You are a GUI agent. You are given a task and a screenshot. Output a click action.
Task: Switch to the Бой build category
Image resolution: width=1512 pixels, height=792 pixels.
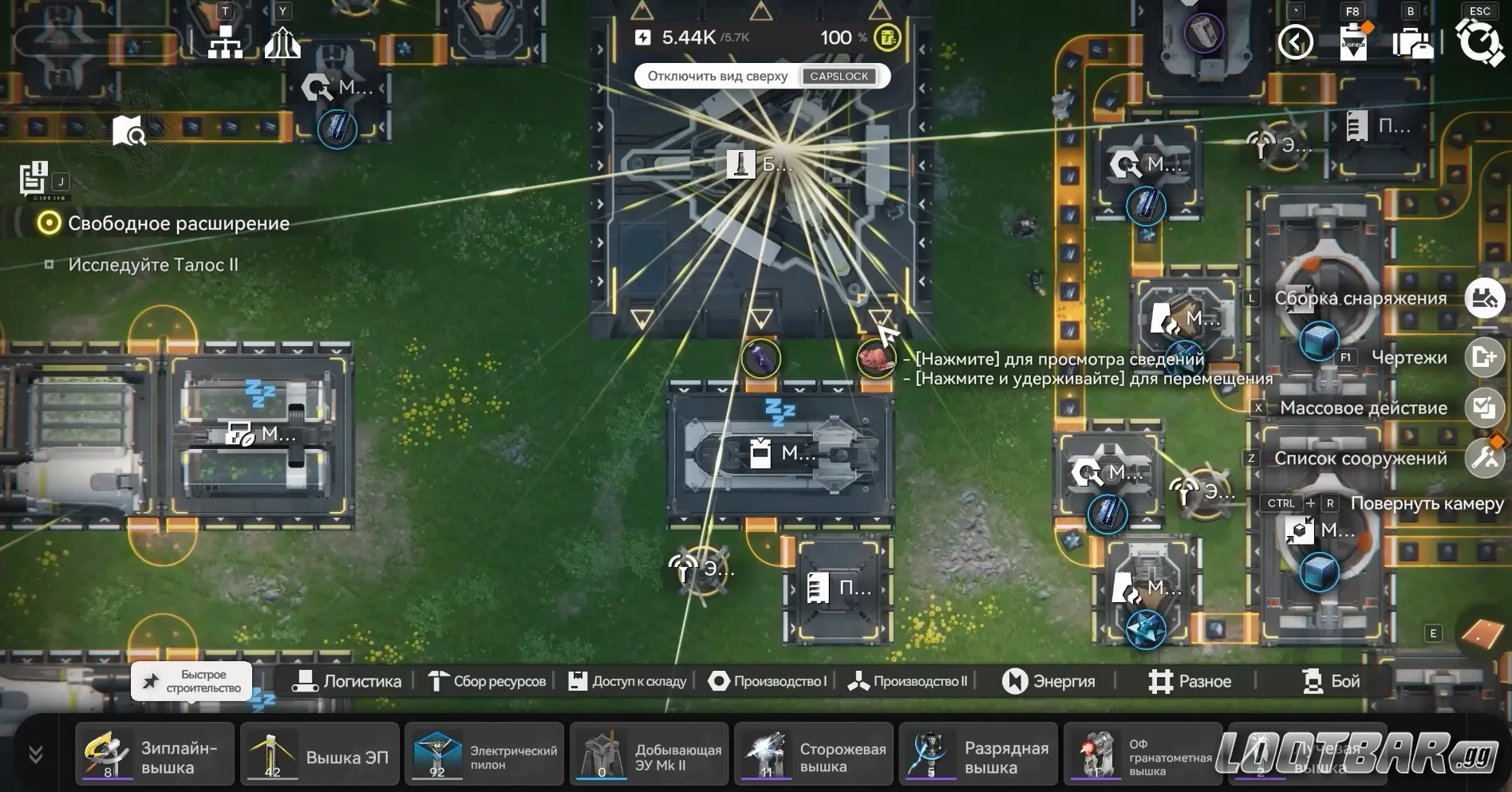1331,681
